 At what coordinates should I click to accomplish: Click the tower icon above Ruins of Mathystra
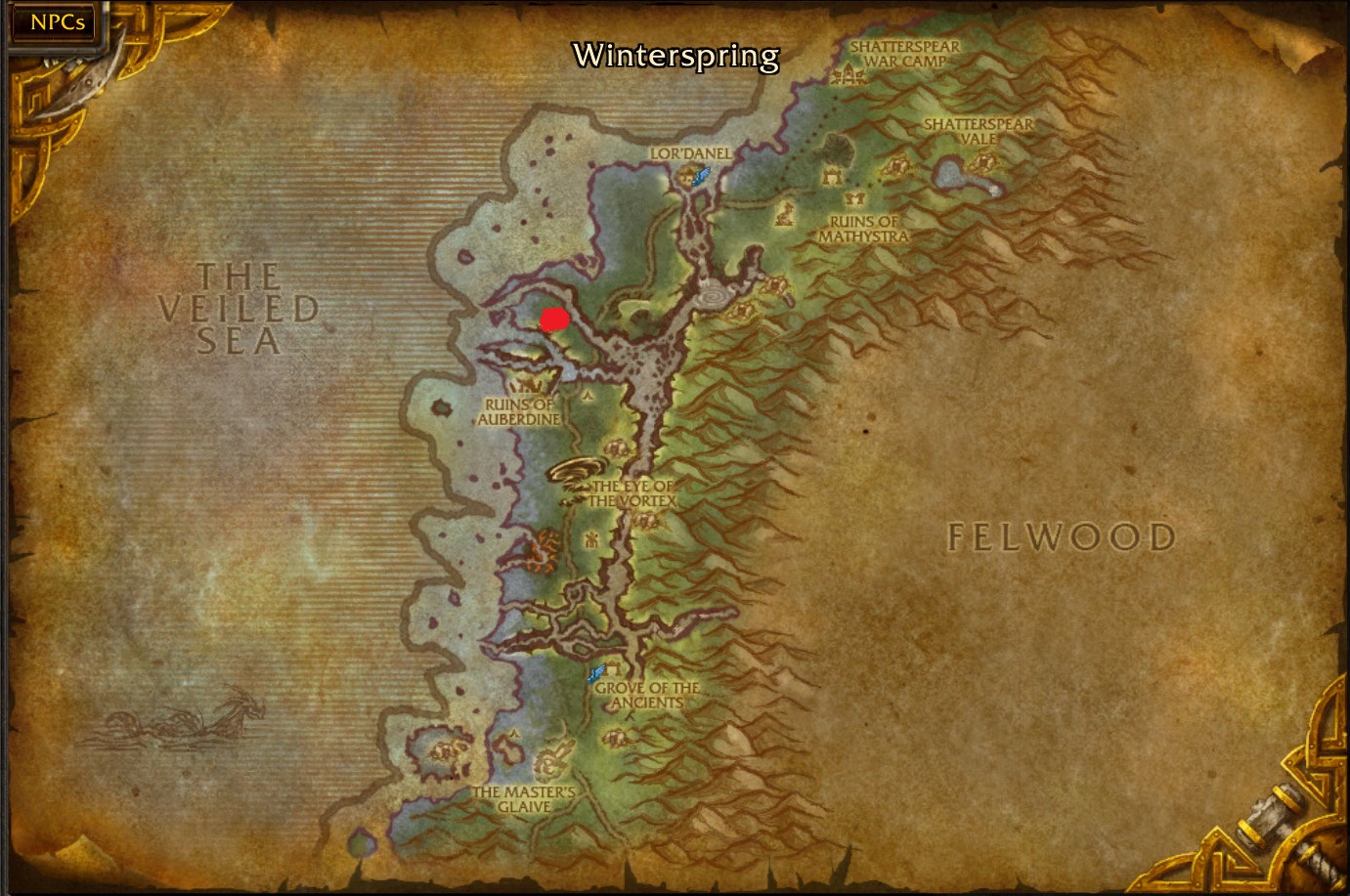[832, 179]
